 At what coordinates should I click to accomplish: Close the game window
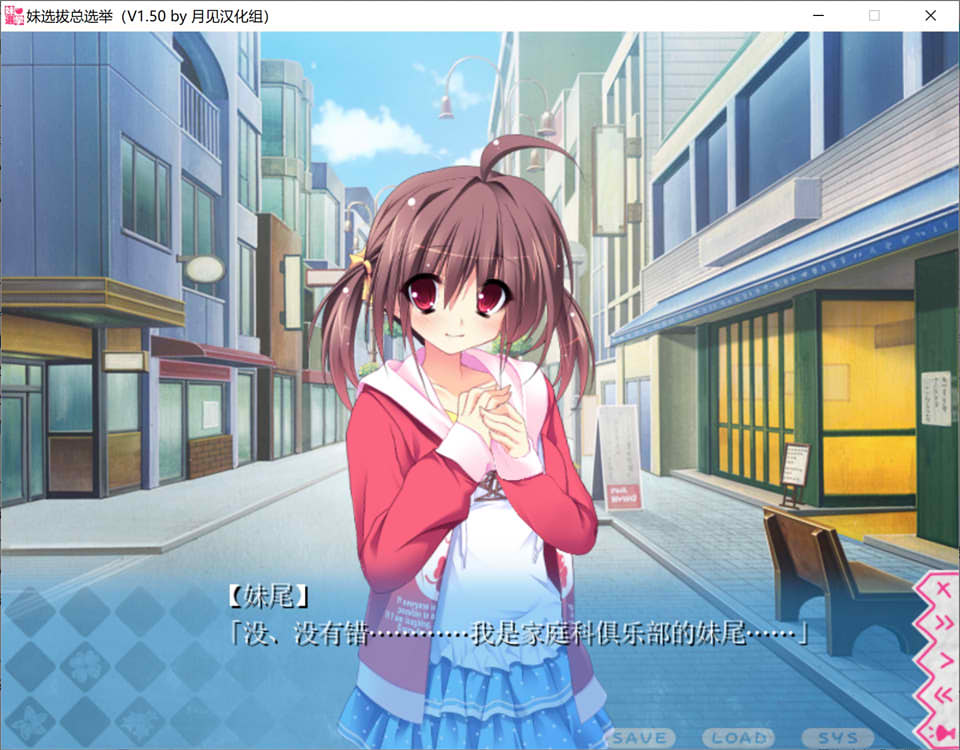pos(929,16)
